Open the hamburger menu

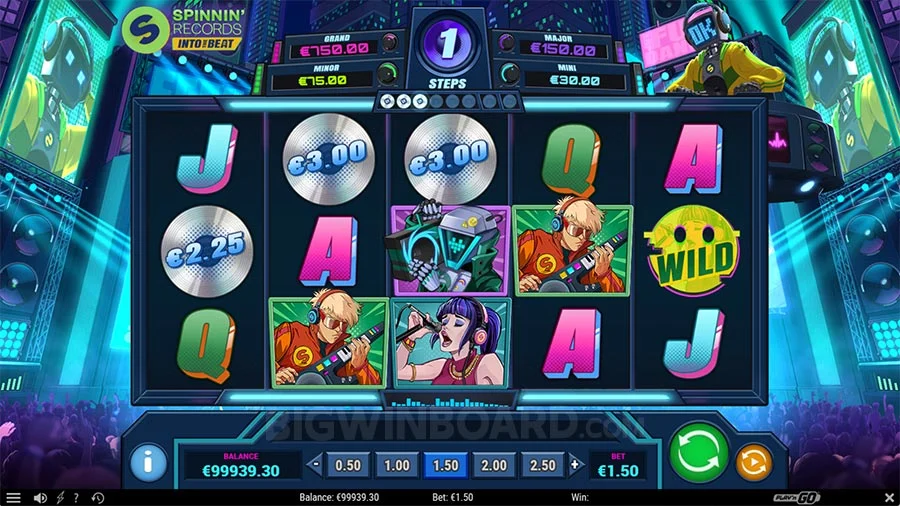(13, 497)
